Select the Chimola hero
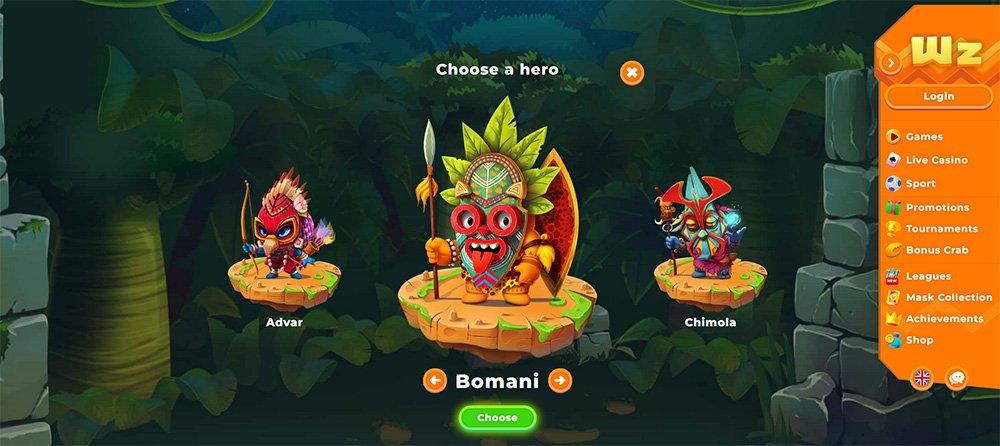1000x446 pixels. 709,240
